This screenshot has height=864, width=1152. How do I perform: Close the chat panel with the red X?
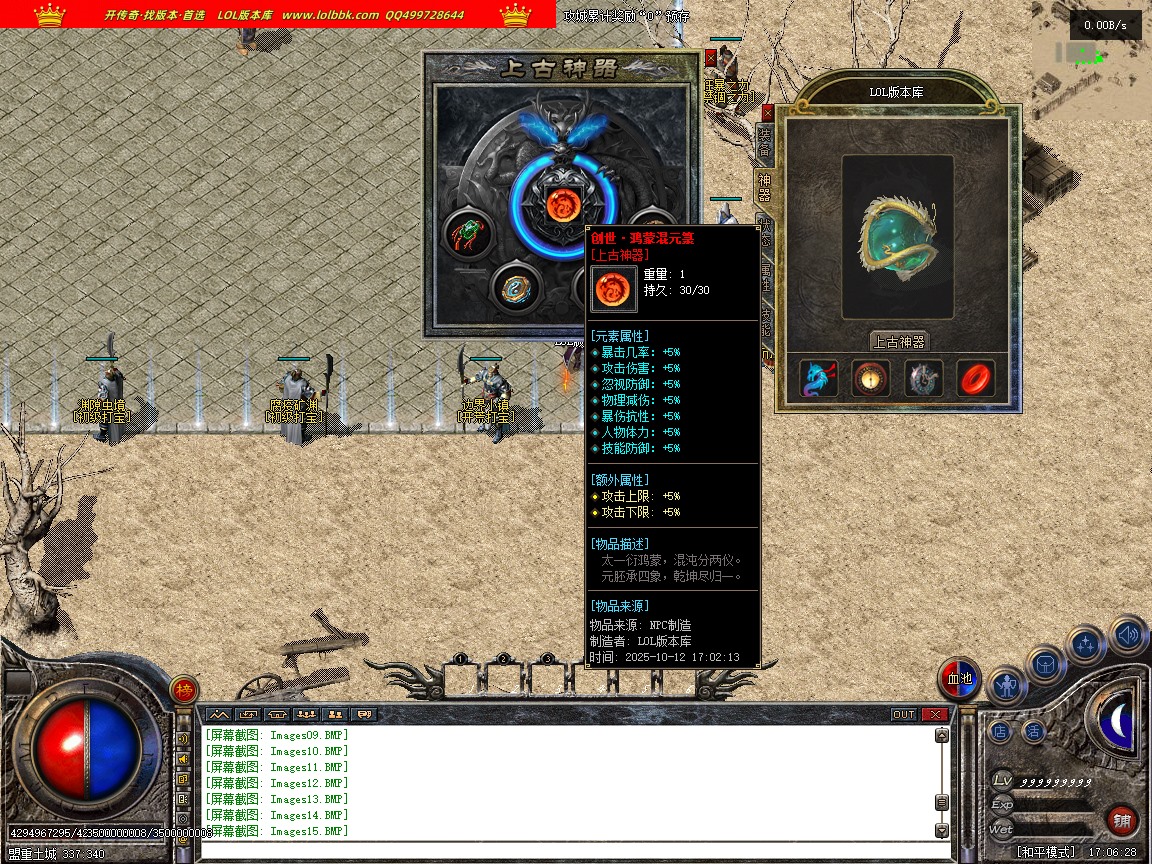[934, 715]
